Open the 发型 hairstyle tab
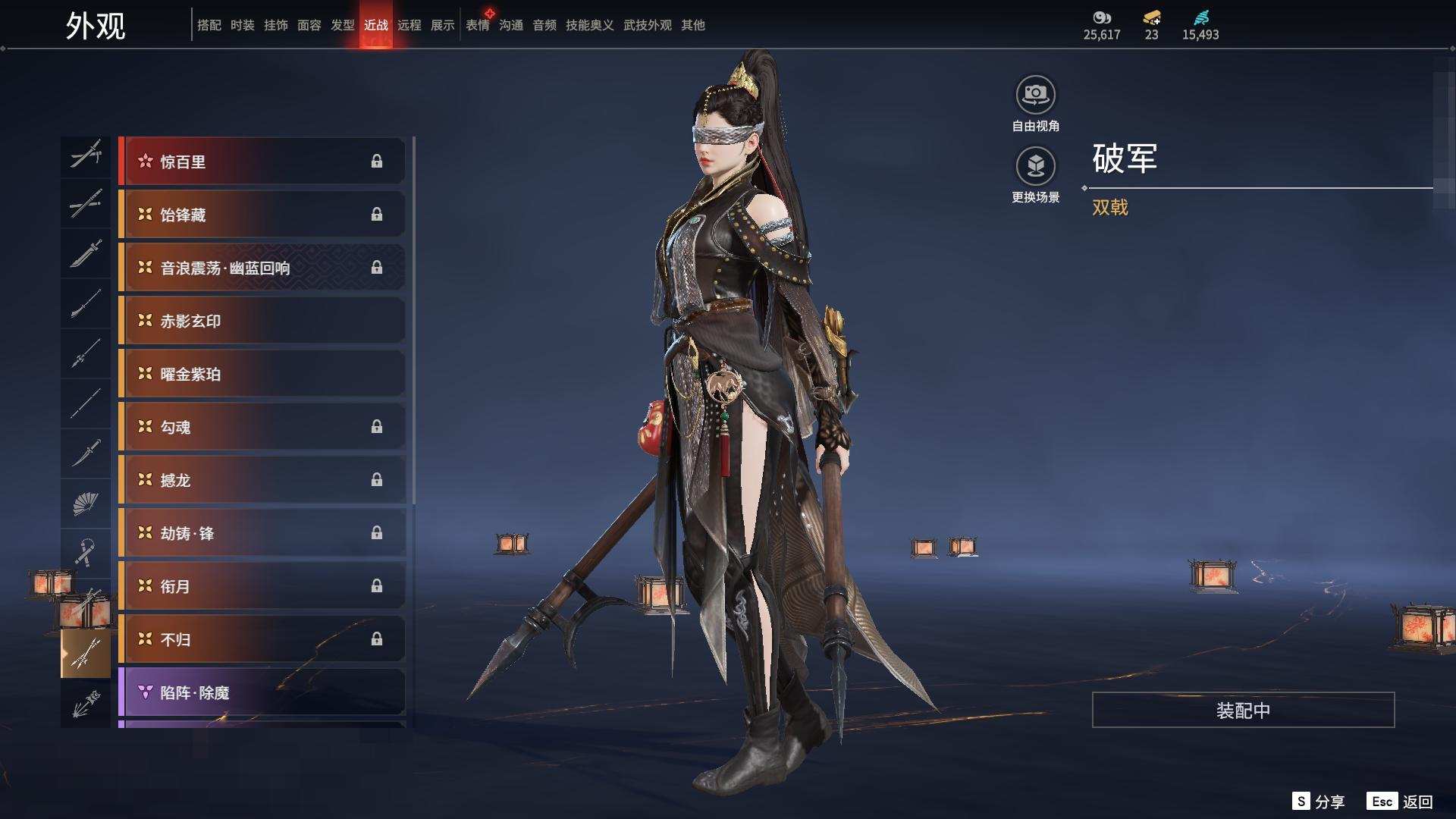 pyautogui.click(x=342, y=25)
